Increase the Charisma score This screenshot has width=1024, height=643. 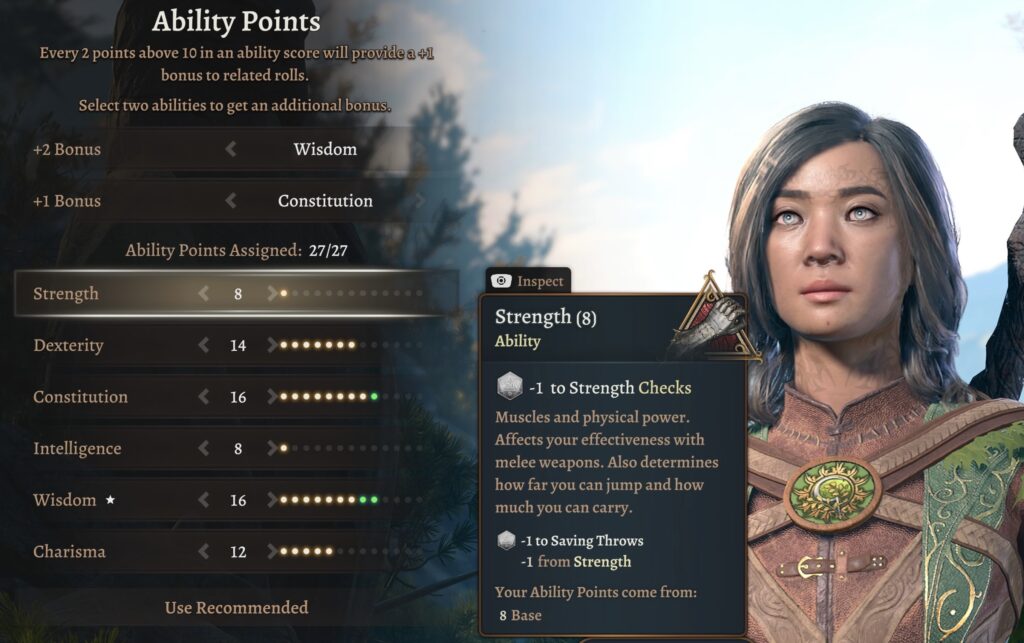272,552
